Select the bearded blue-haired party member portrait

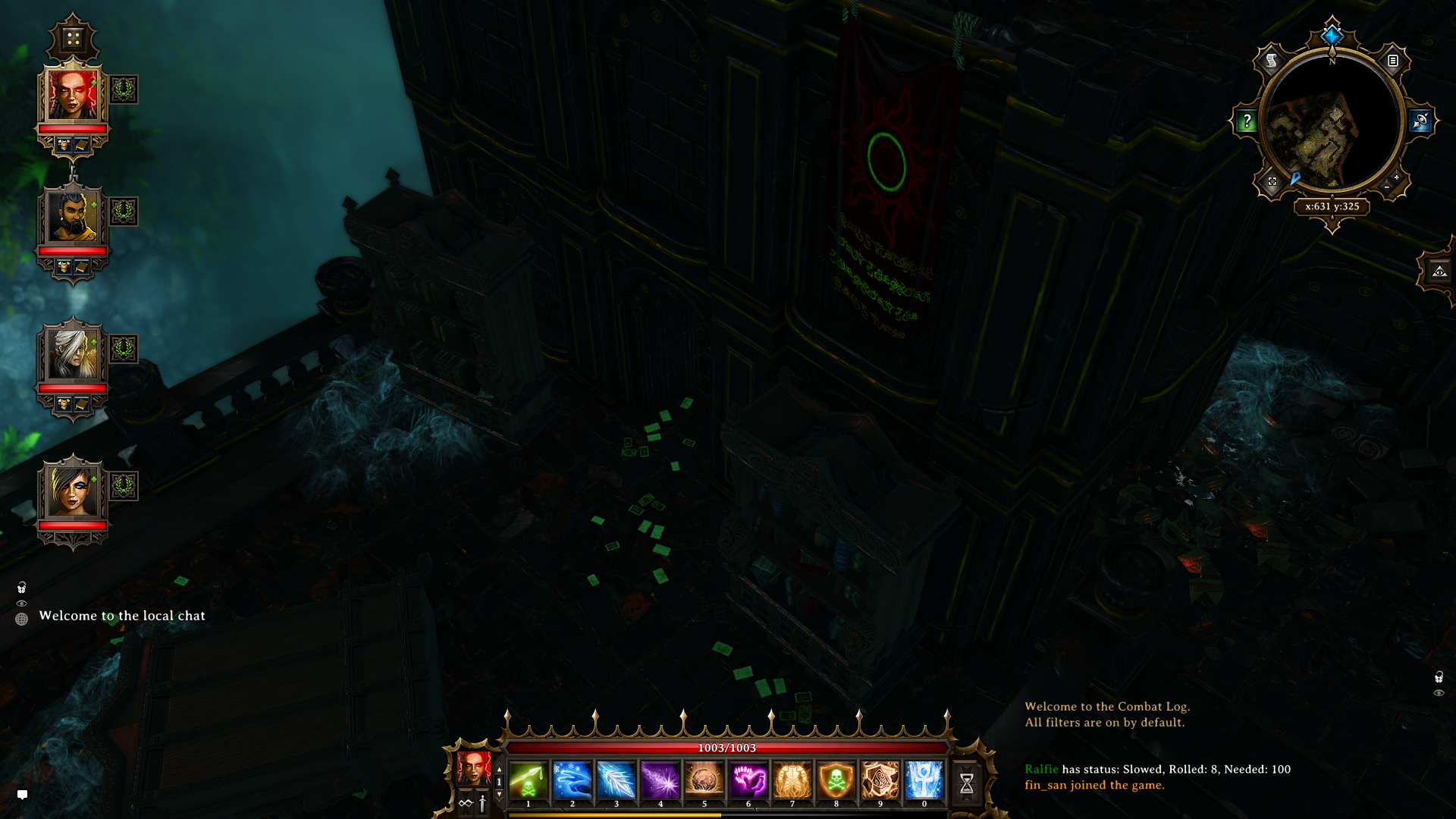pyautogui.click(x=73, y=217)
